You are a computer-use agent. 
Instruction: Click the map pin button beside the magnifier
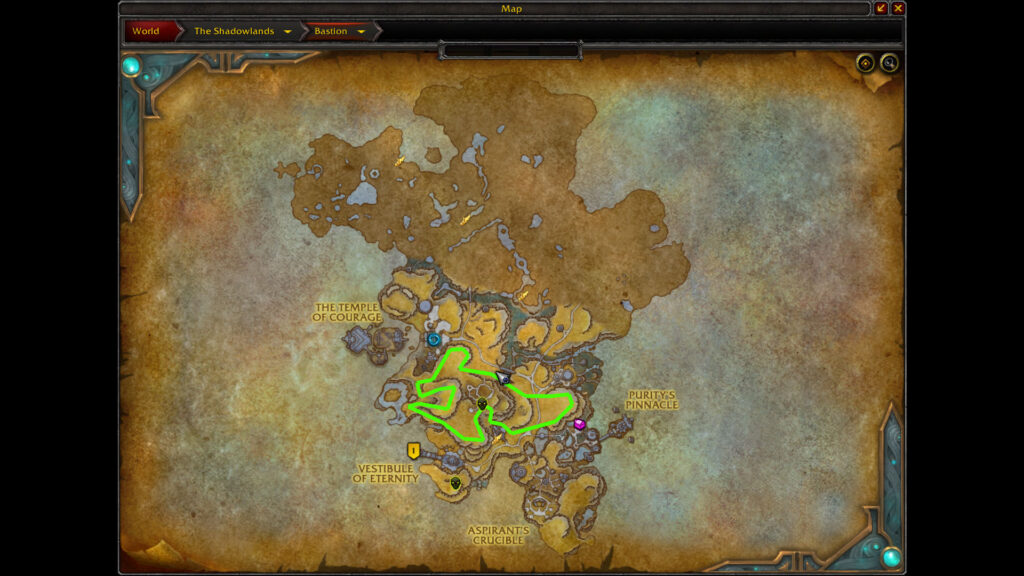pyautogui.click(x=866, y=64)
